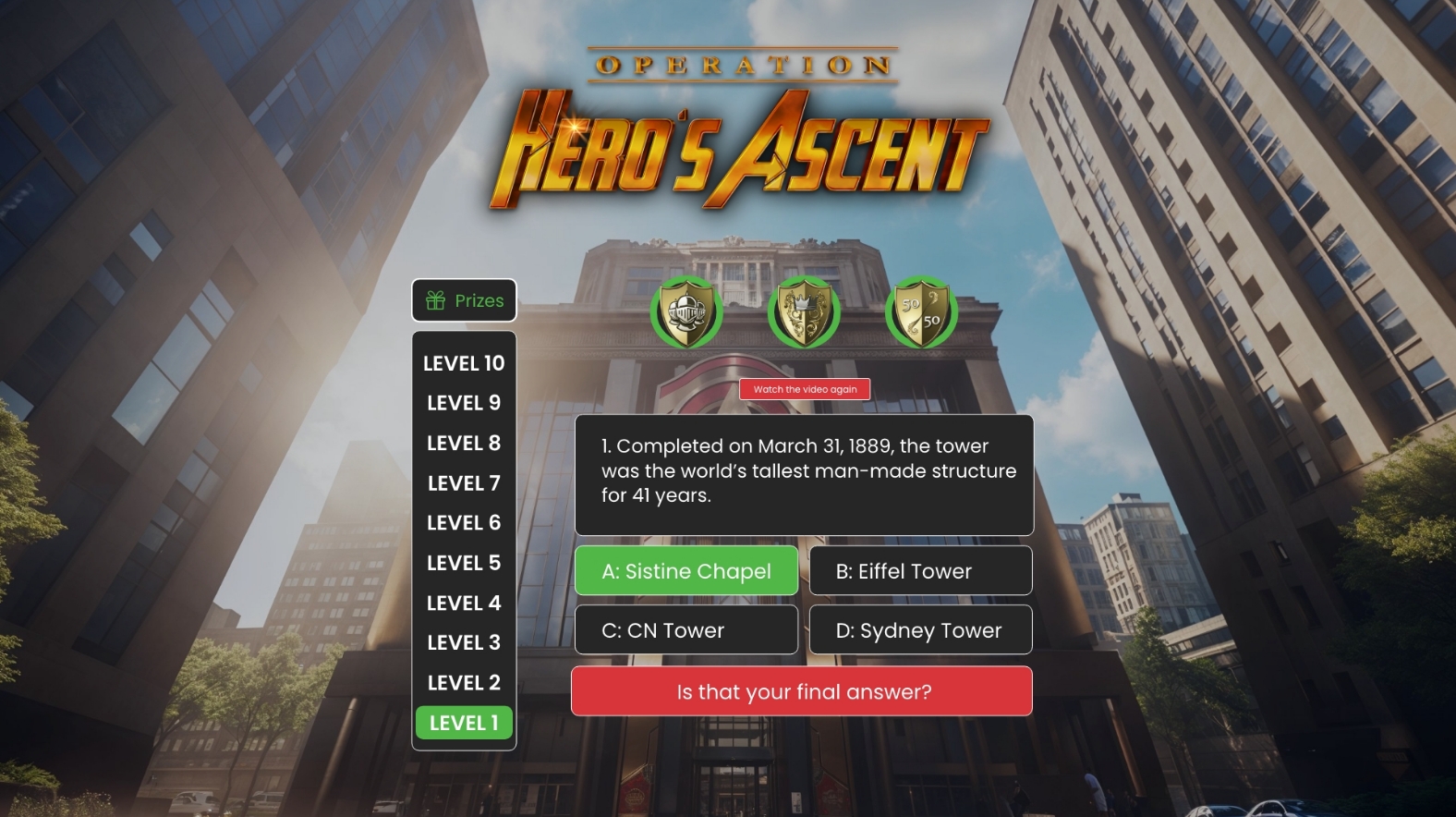Select the highlighted Level 1 entry
This screenshot has width=1456, height=817.
tap(464, 723)
